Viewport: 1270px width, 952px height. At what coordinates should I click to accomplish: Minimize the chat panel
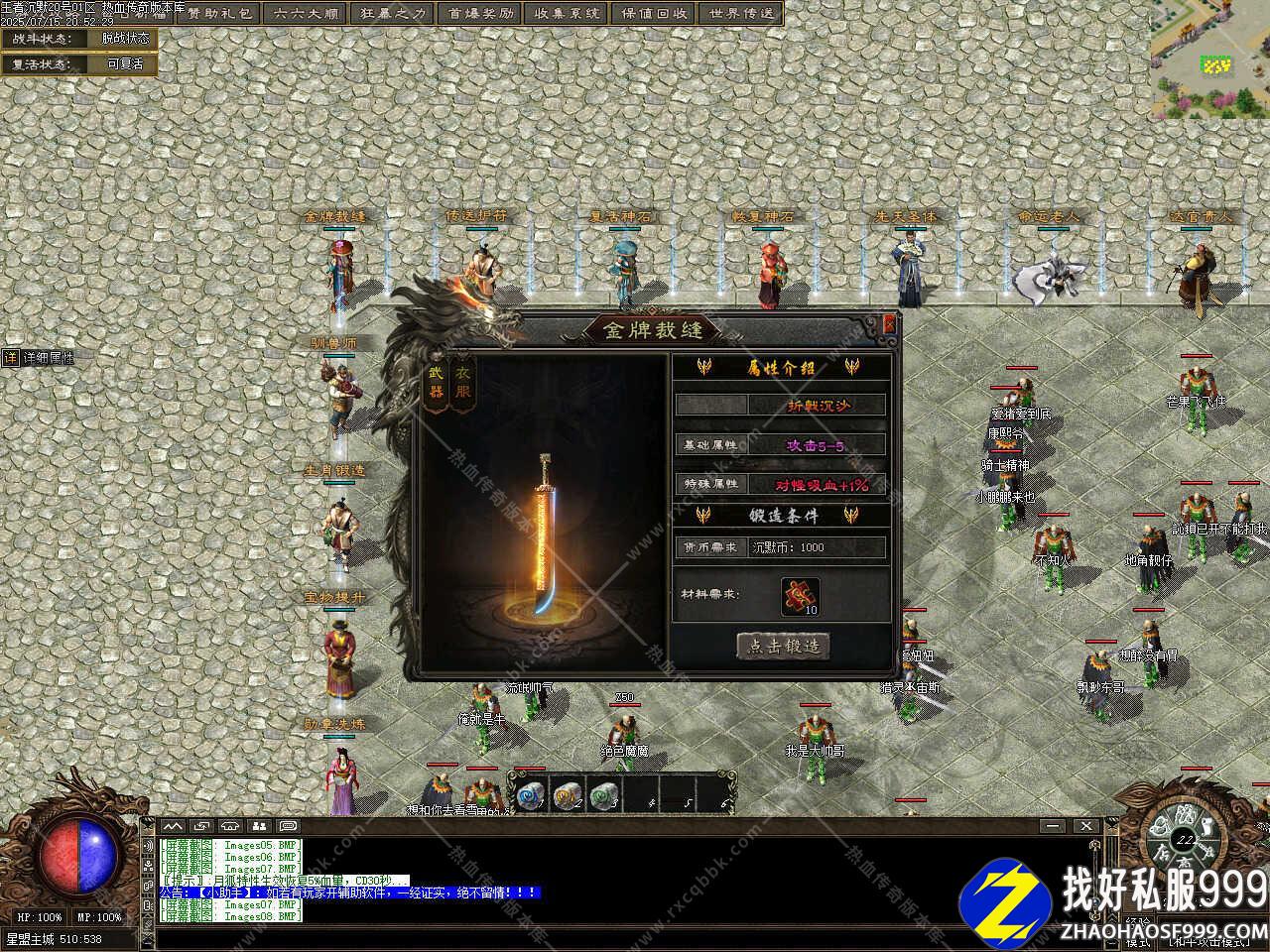[x=1051, y=826]
